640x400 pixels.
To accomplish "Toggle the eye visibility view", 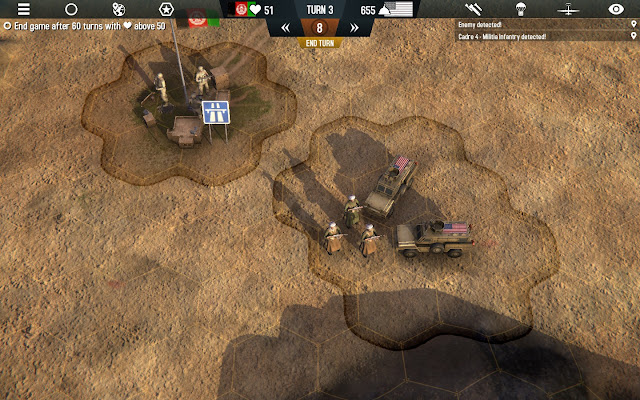I will pyautogui.click(x=616, y=9).
